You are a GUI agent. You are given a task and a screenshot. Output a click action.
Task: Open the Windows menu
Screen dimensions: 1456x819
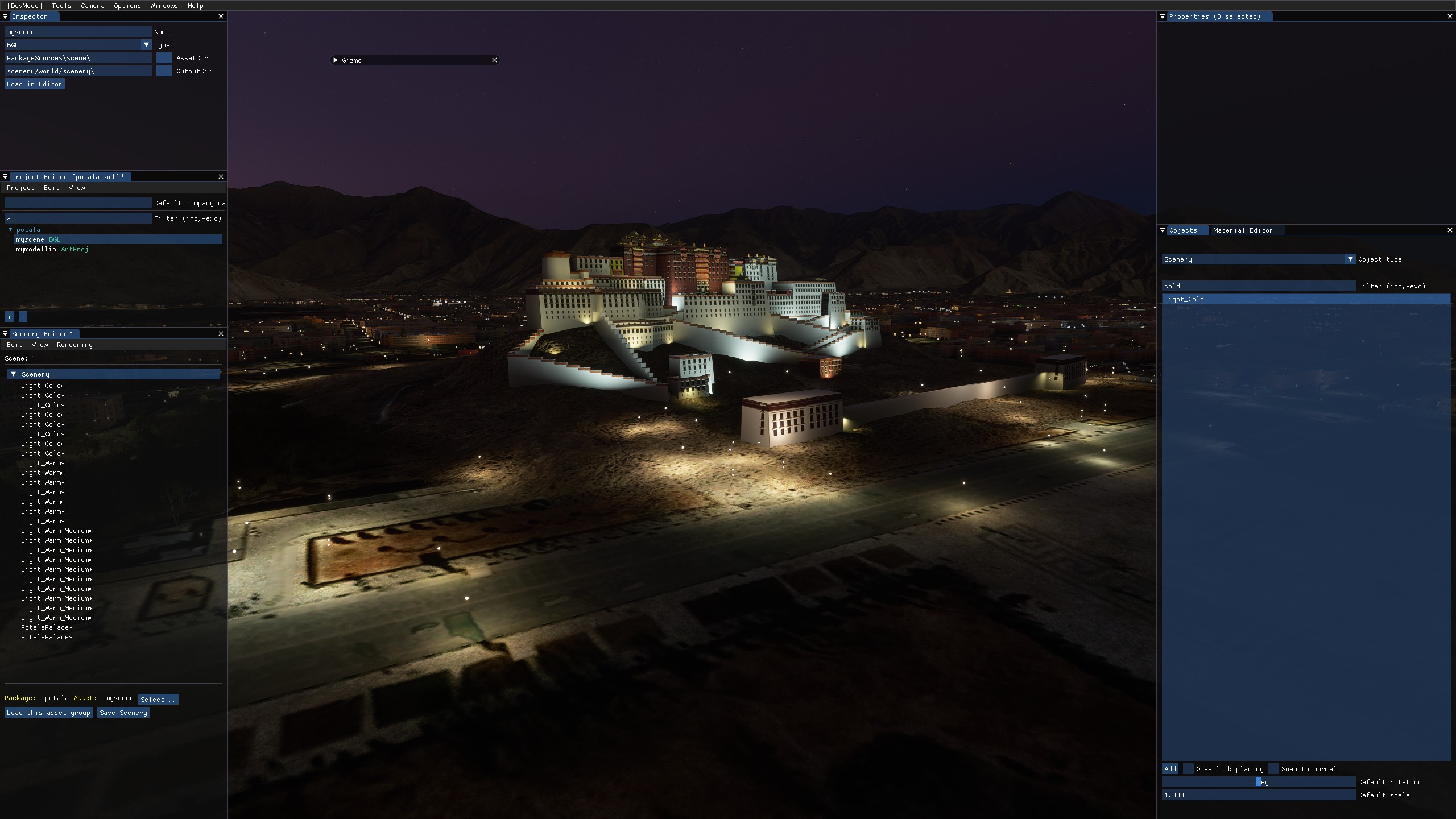(x=164, y=6)
